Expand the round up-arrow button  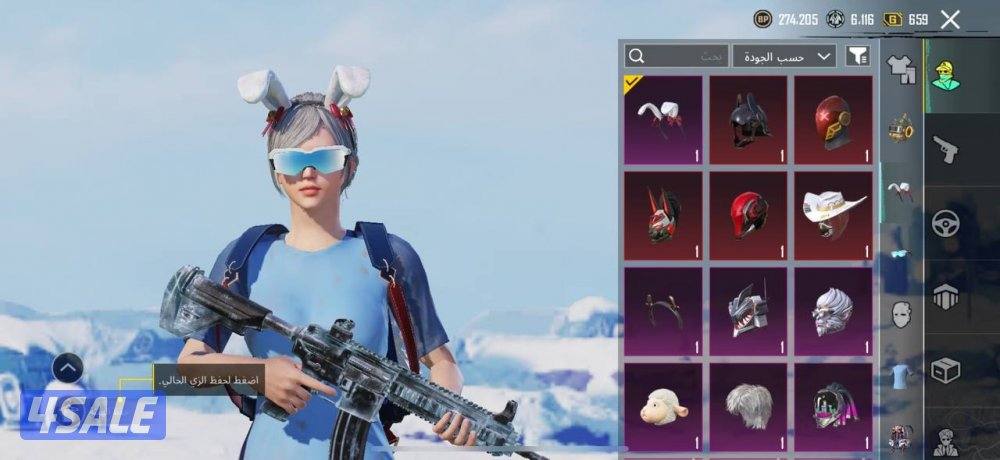tap(67, 369)
